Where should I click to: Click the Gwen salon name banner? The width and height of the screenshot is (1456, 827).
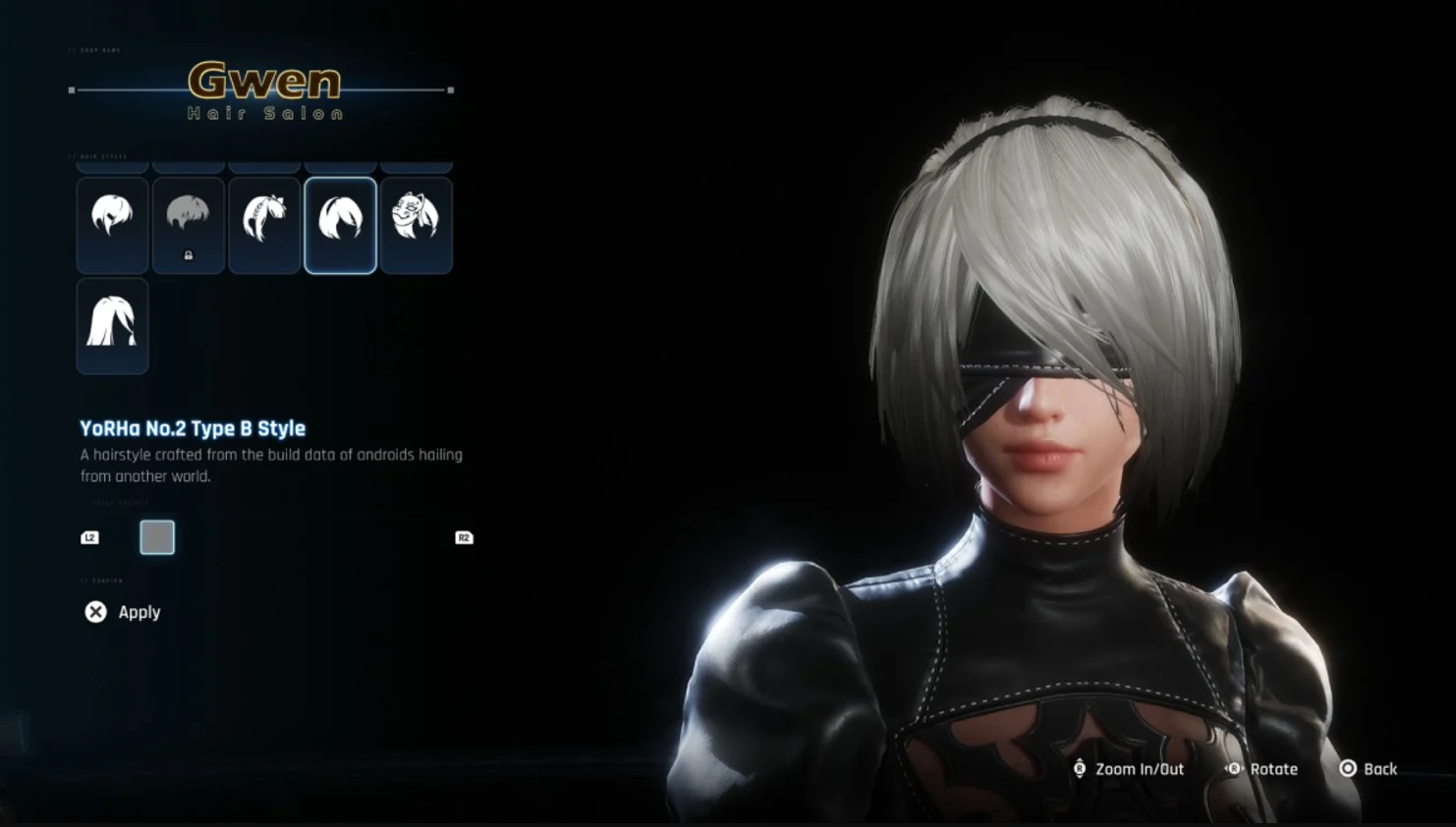click(261, 83)
